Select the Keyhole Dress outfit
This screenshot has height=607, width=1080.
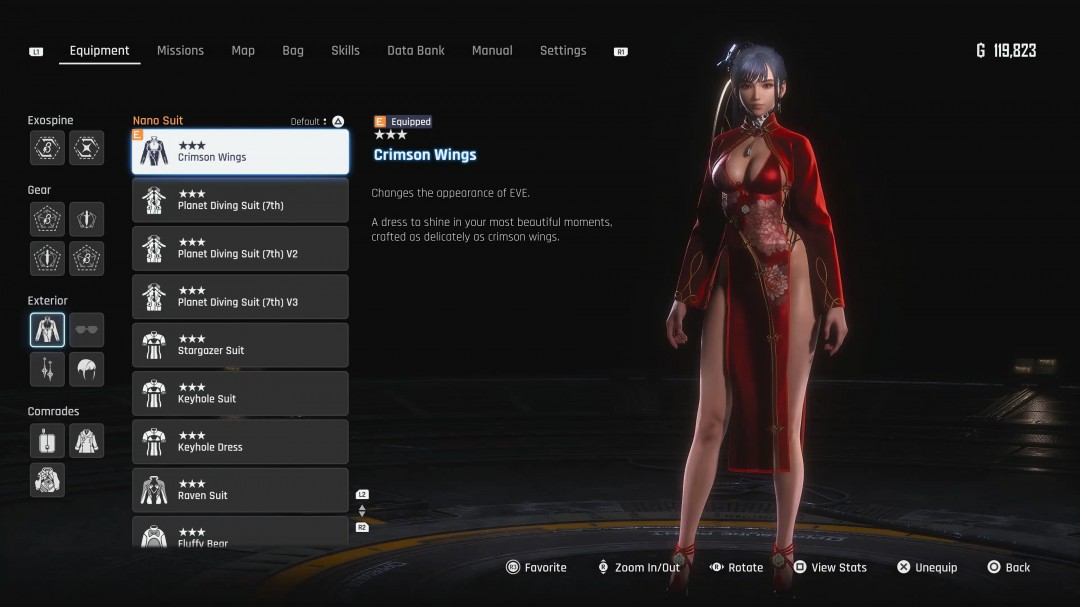(240, 442)
